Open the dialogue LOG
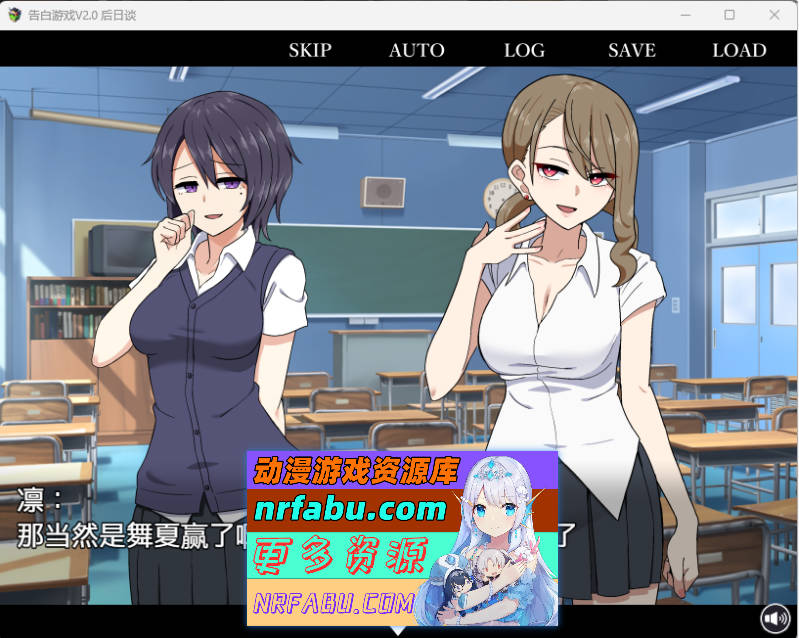This screenshot has height=638, width=799. tap(524, 50)
